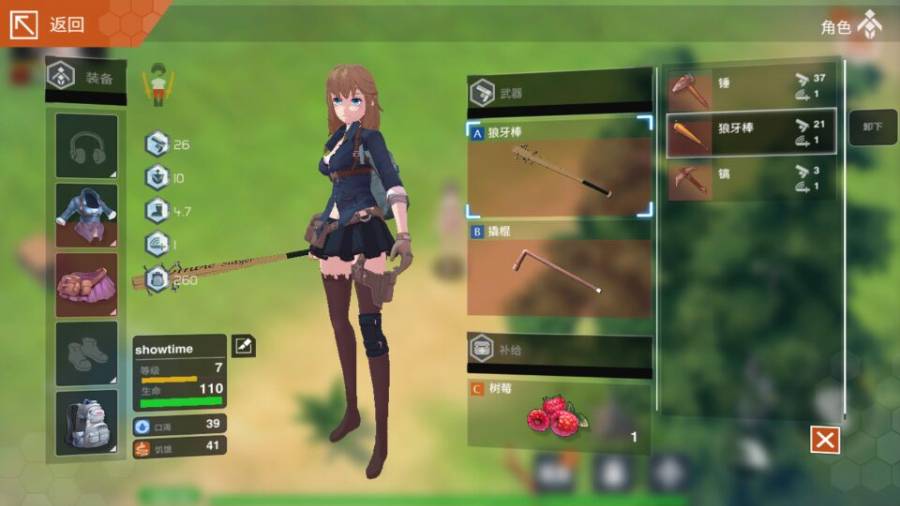Choose the skirt equipment slot
This screenshot has width=900, height=506.
pos(86,283)
